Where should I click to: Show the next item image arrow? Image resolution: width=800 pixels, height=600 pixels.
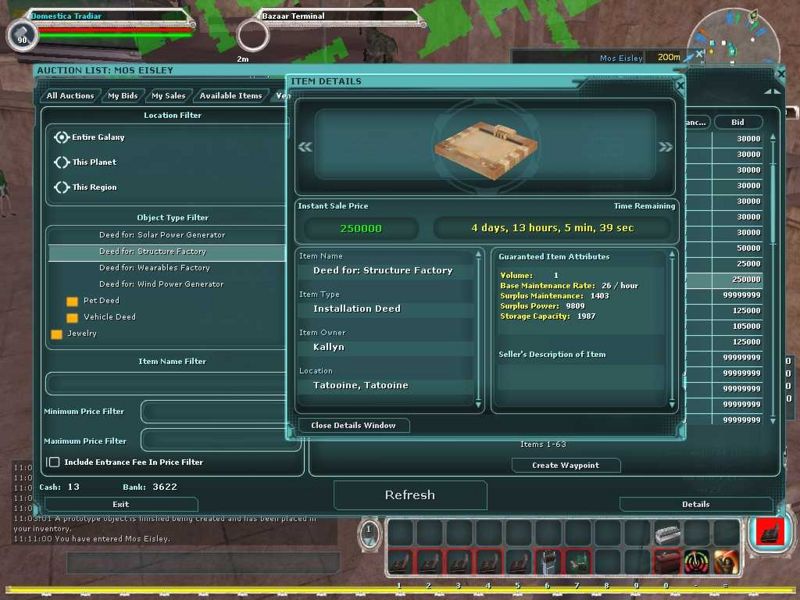click(x=665, y=147)
